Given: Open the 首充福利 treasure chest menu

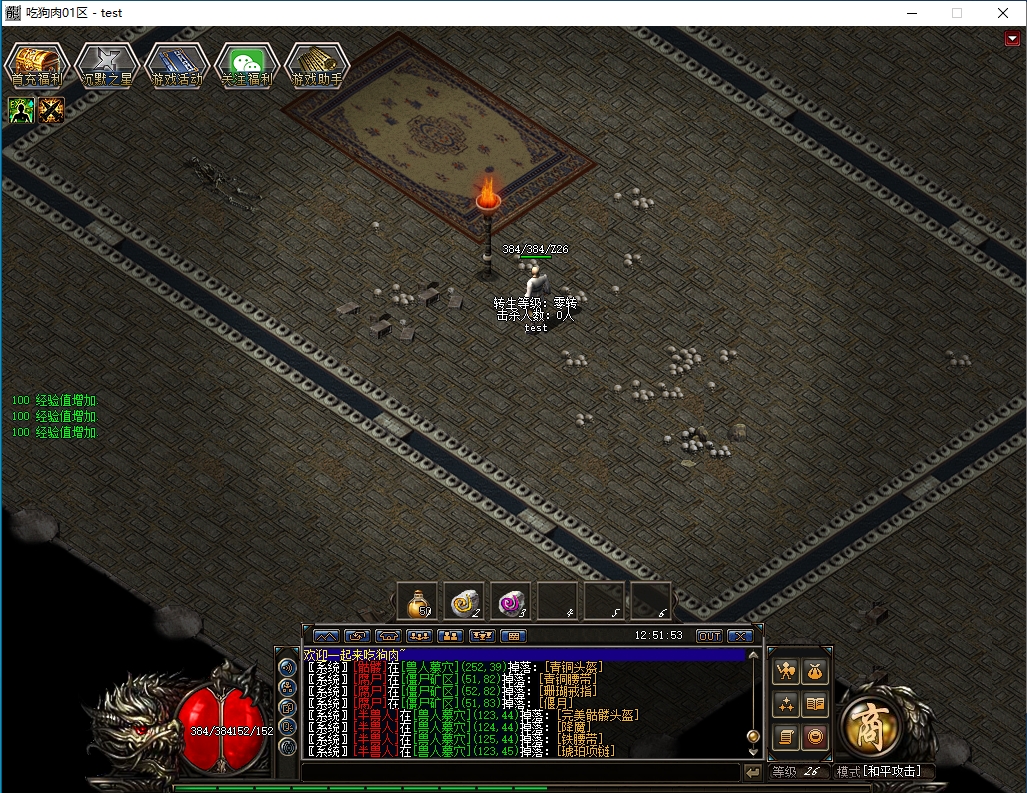Looking at the screenshot, I should 37,66.
